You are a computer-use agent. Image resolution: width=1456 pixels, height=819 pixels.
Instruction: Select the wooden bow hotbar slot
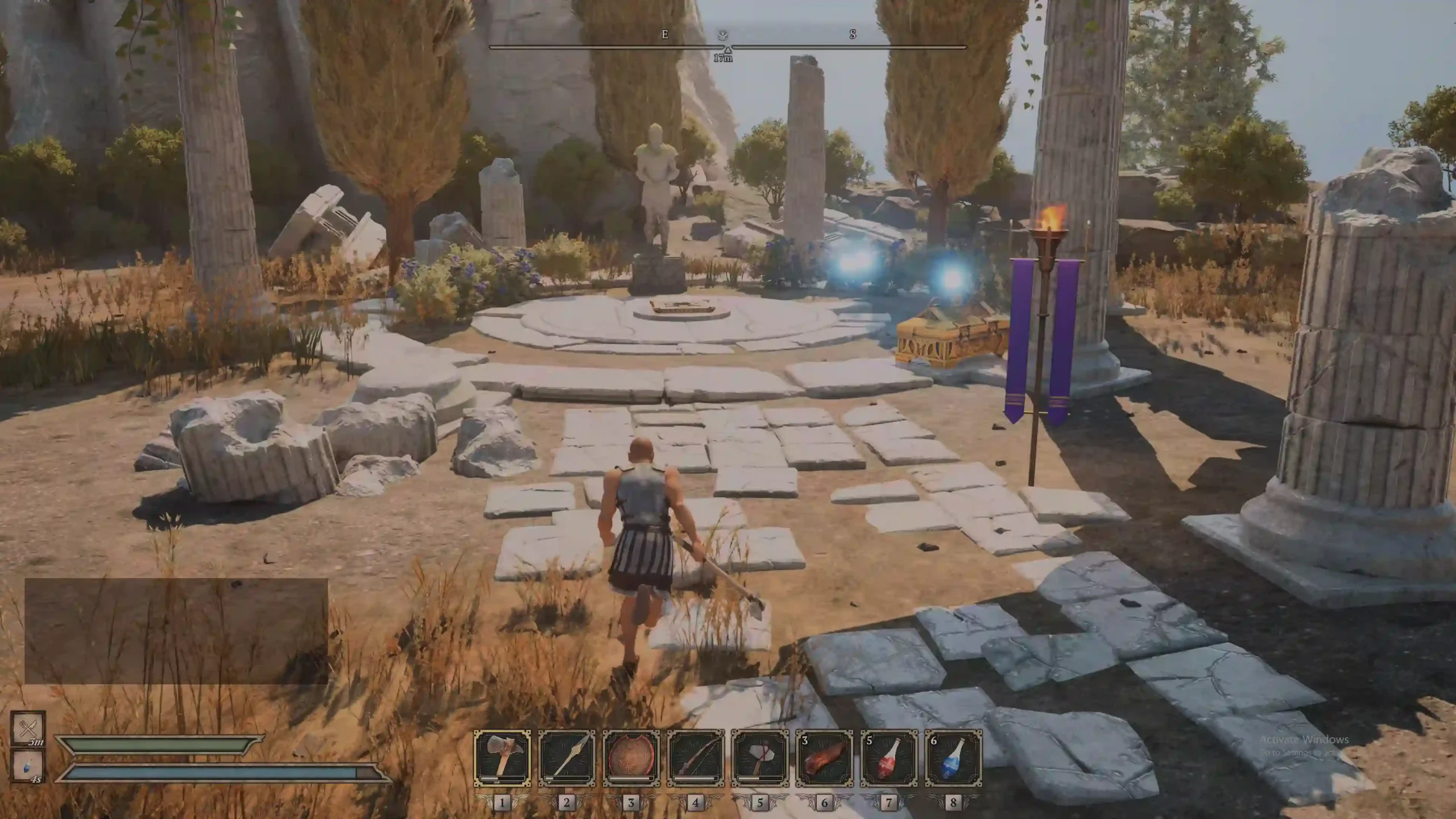[696, 758]
